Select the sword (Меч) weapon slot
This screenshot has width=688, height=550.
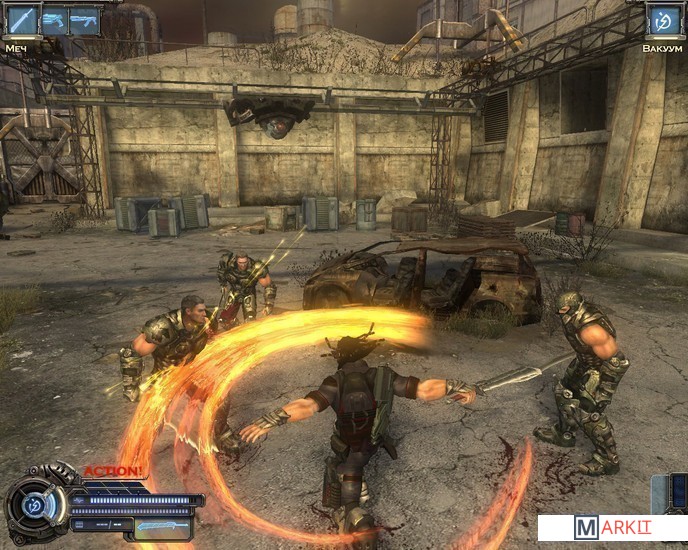tap(21, 20)
